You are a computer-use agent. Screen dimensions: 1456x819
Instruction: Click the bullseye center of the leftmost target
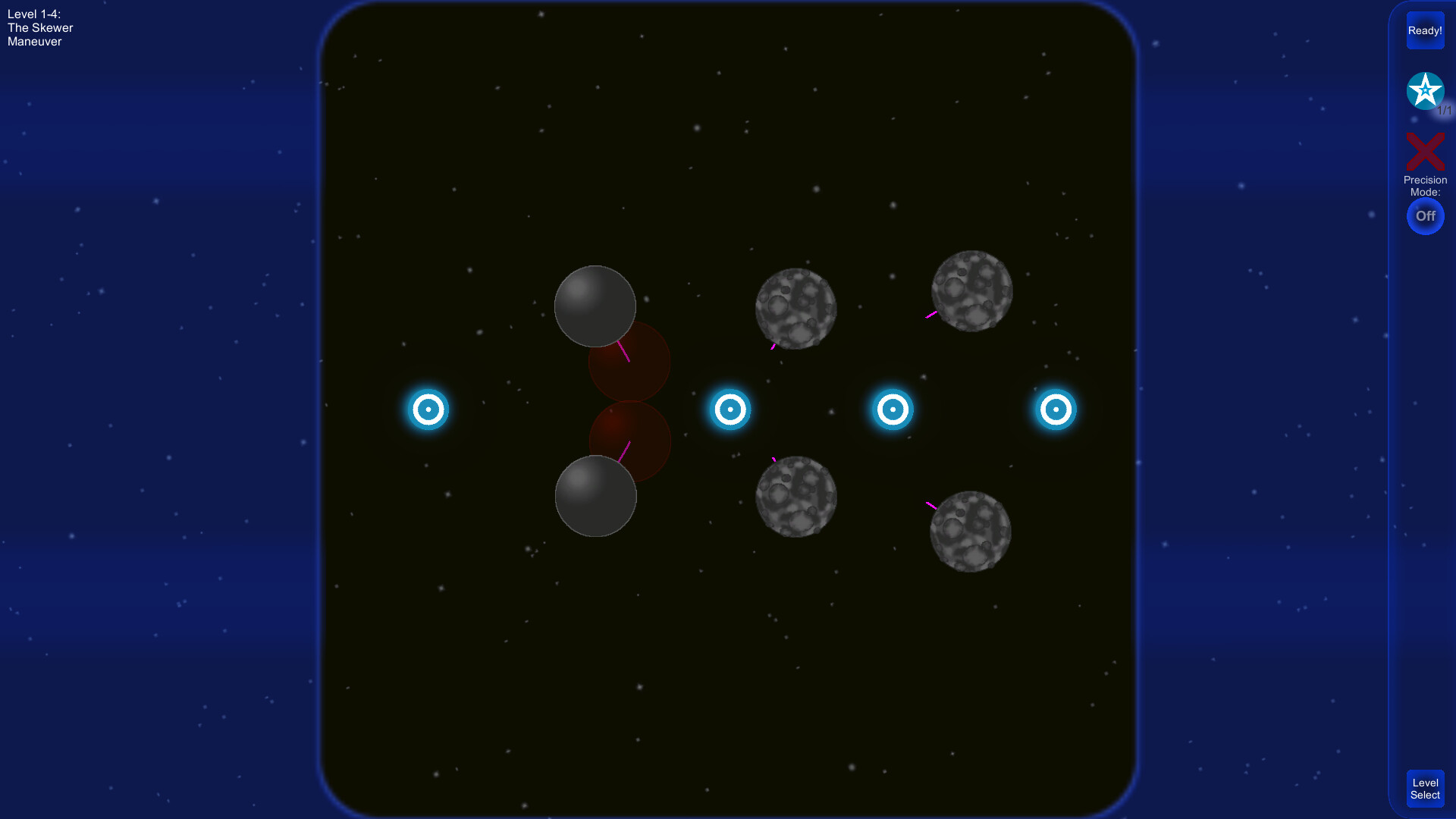429,409
